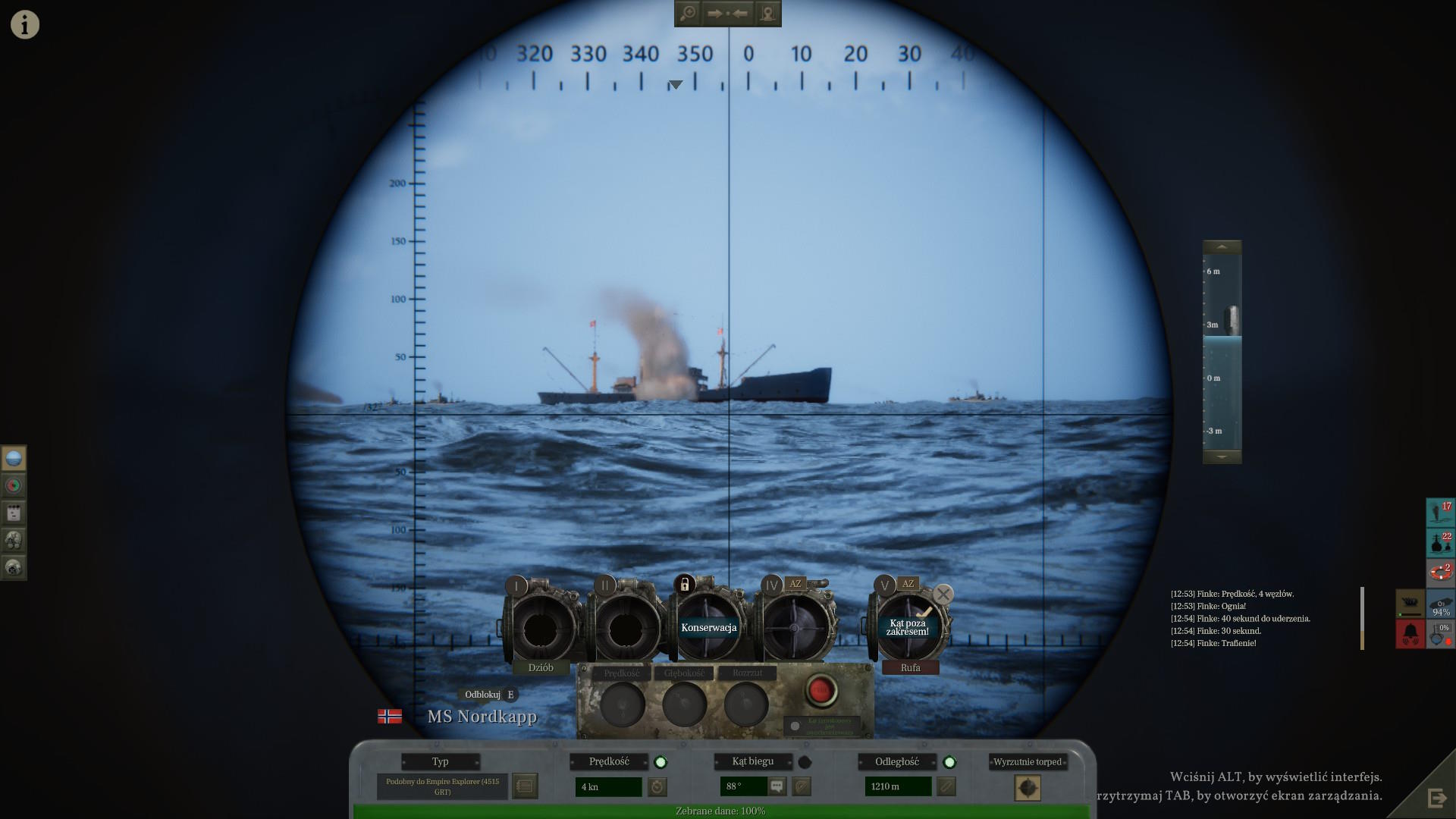Viewport: 1456px width, 819px height.
Task: Raise periscope with the up arrow
Action: point(1222,247)
